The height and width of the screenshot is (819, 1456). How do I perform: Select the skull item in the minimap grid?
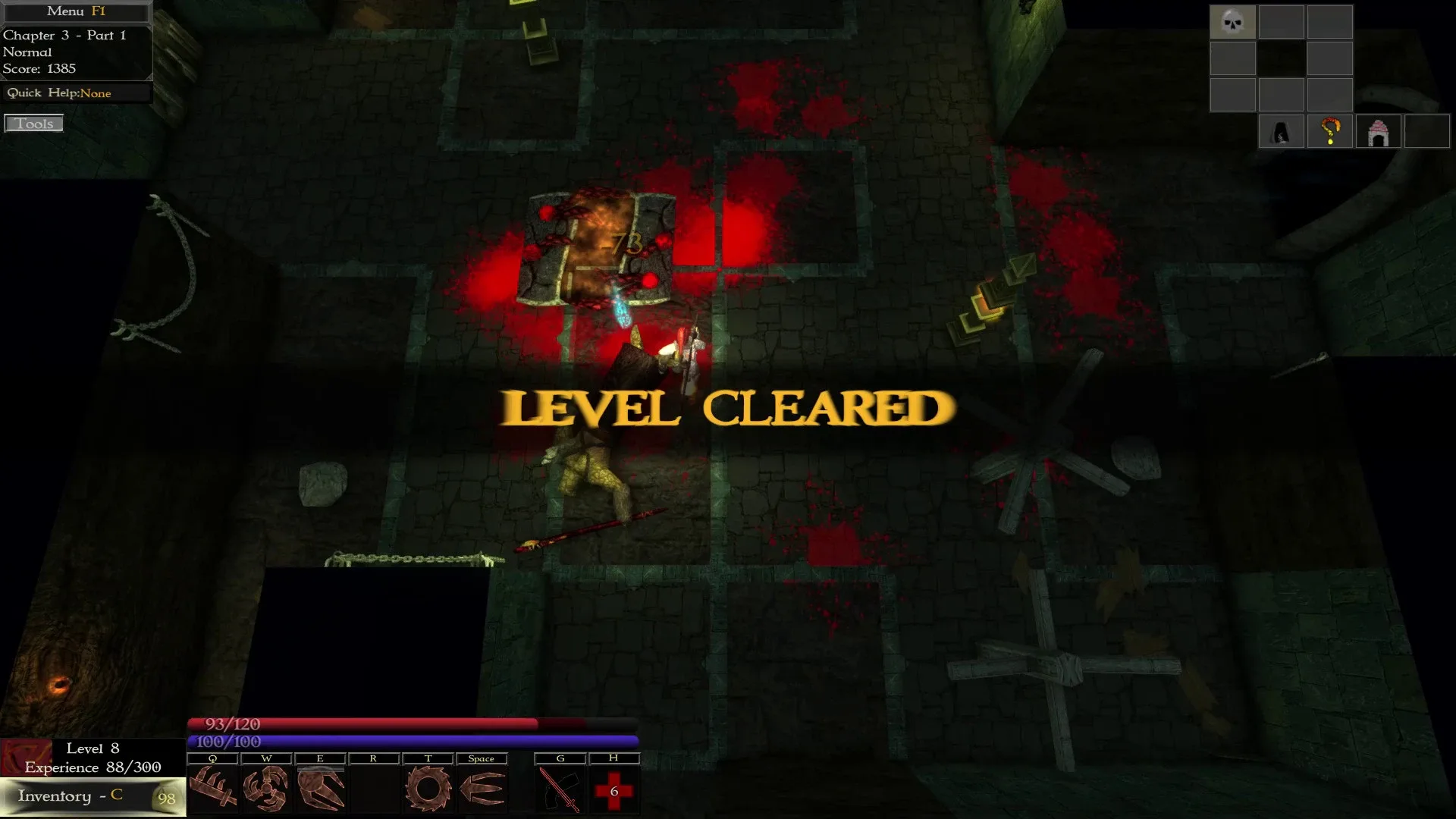point(1233,22)
